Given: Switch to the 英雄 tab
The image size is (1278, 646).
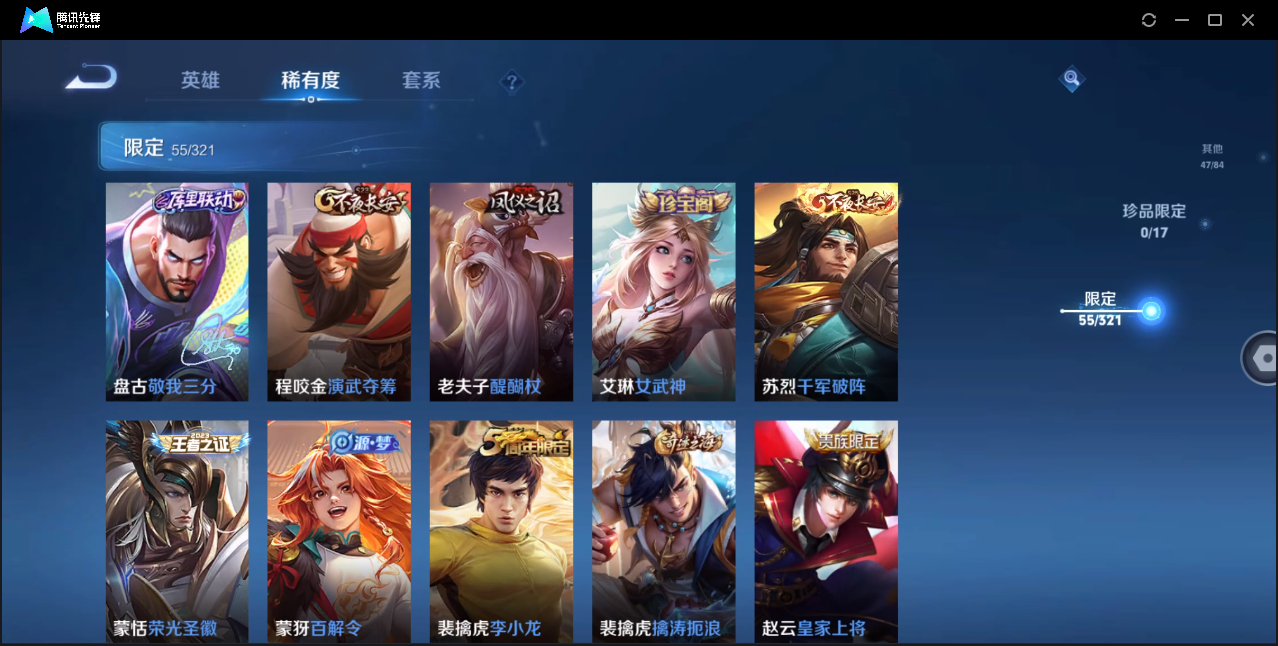Looking at the screenshot, I should coord(200,80).
